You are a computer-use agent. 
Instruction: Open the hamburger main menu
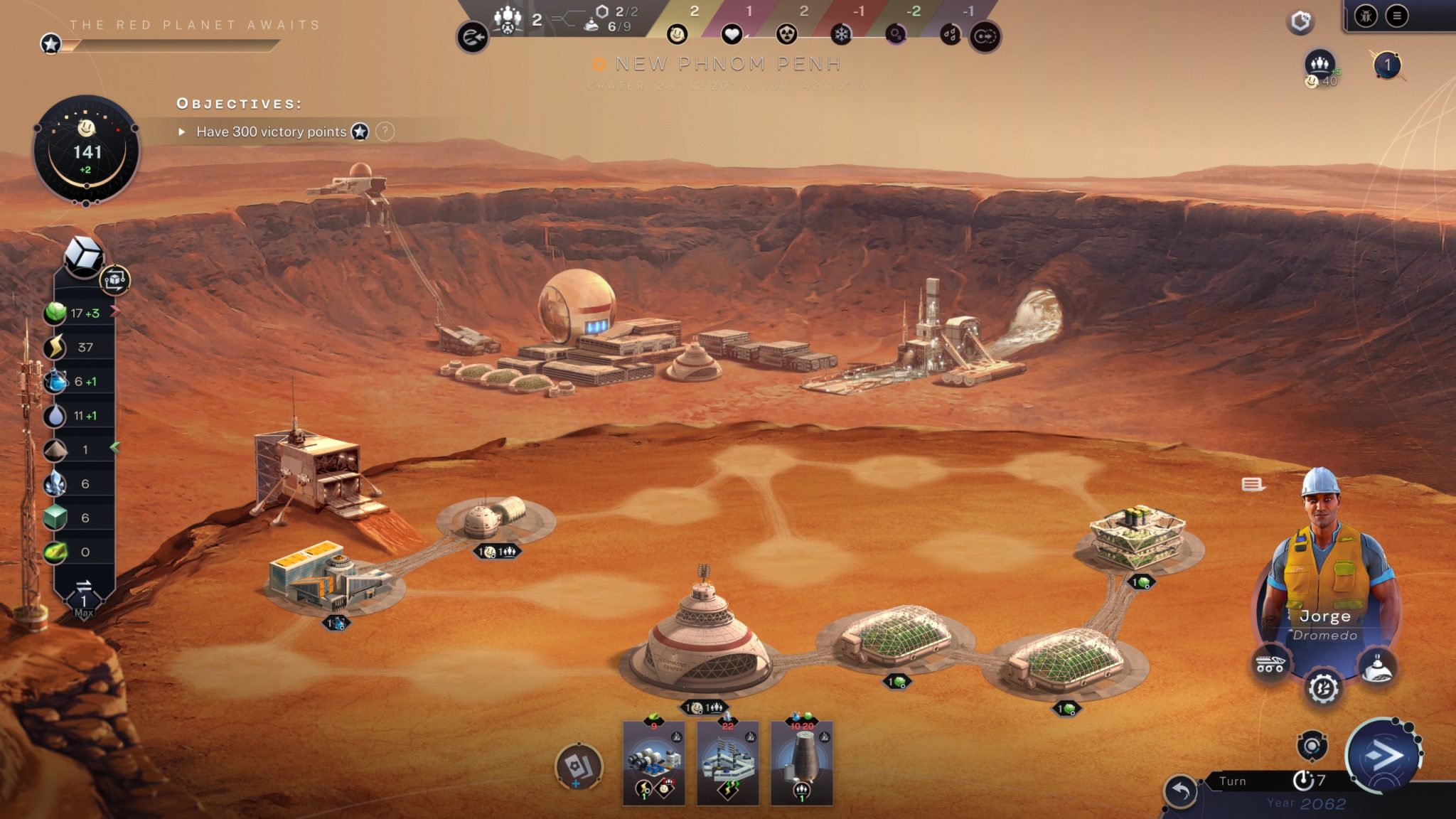tap(1397, 16)
